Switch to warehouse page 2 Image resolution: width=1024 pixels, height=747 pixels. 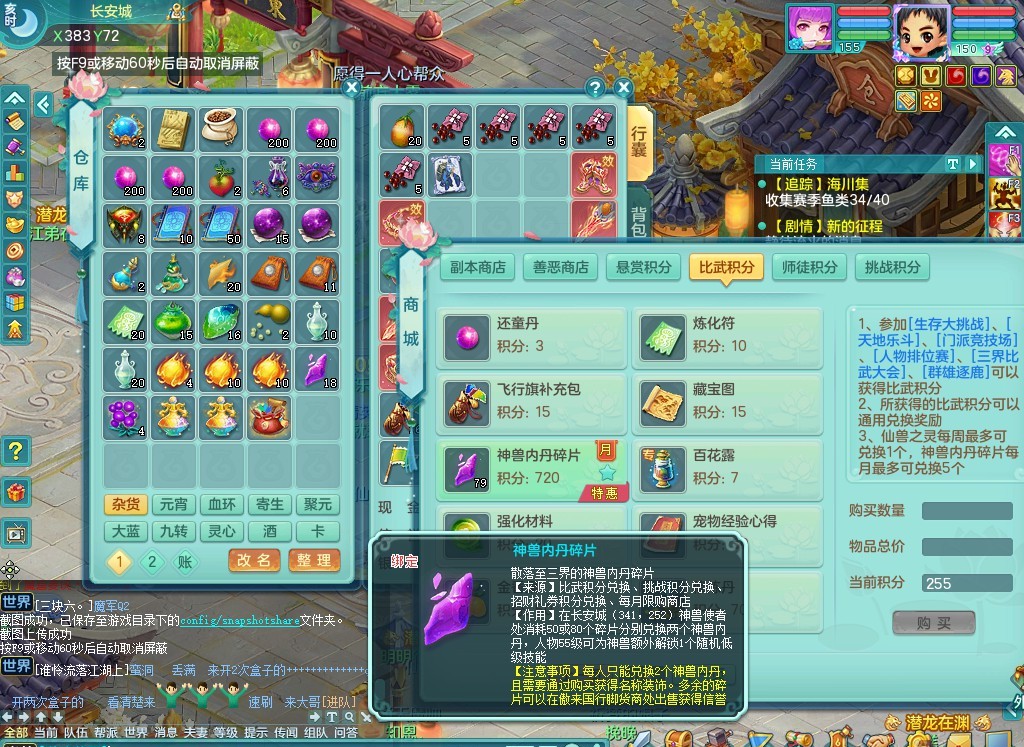(152, 562)
